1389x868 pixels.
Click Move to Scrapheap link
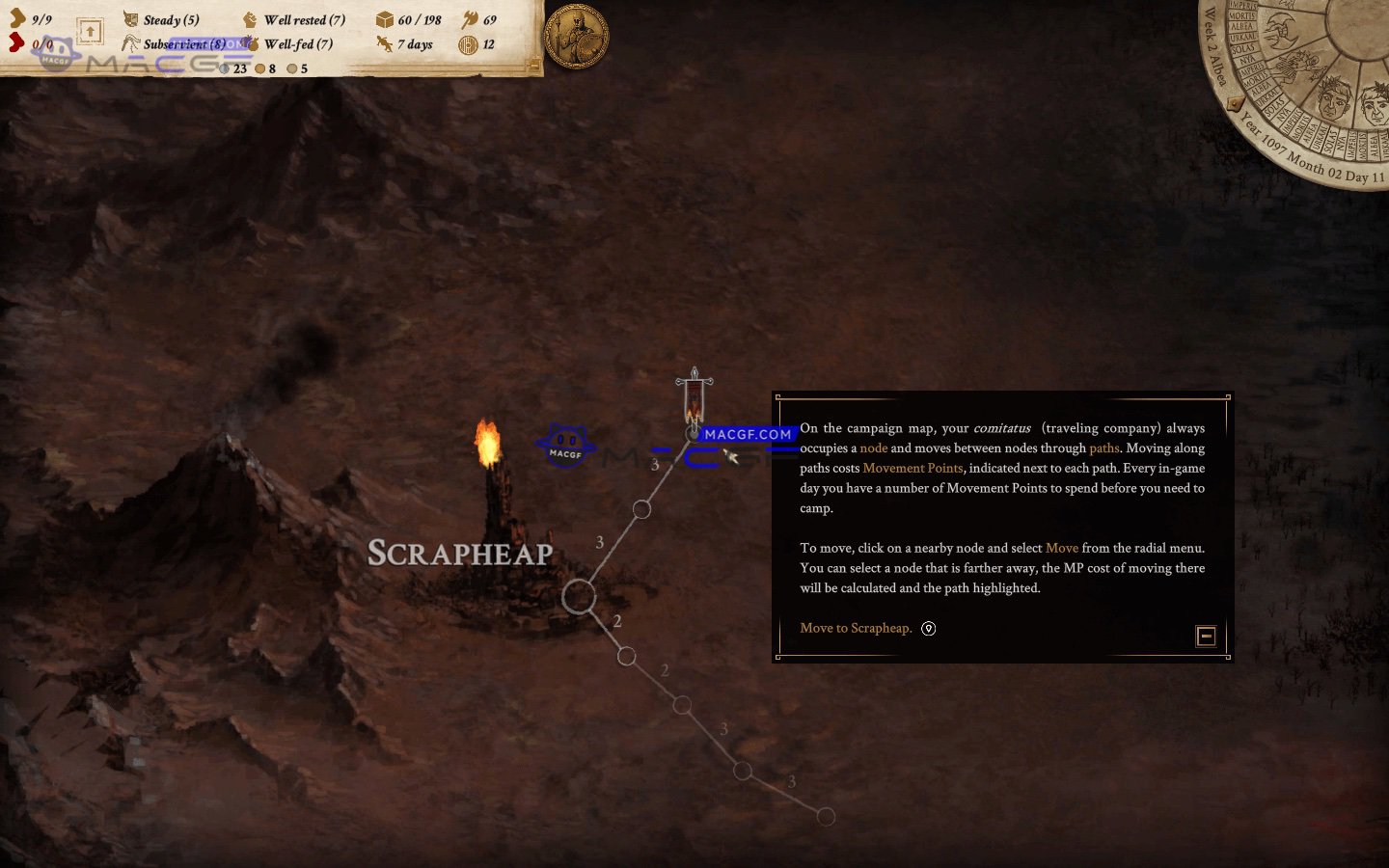pyautogui.click(x=855, y=628)
